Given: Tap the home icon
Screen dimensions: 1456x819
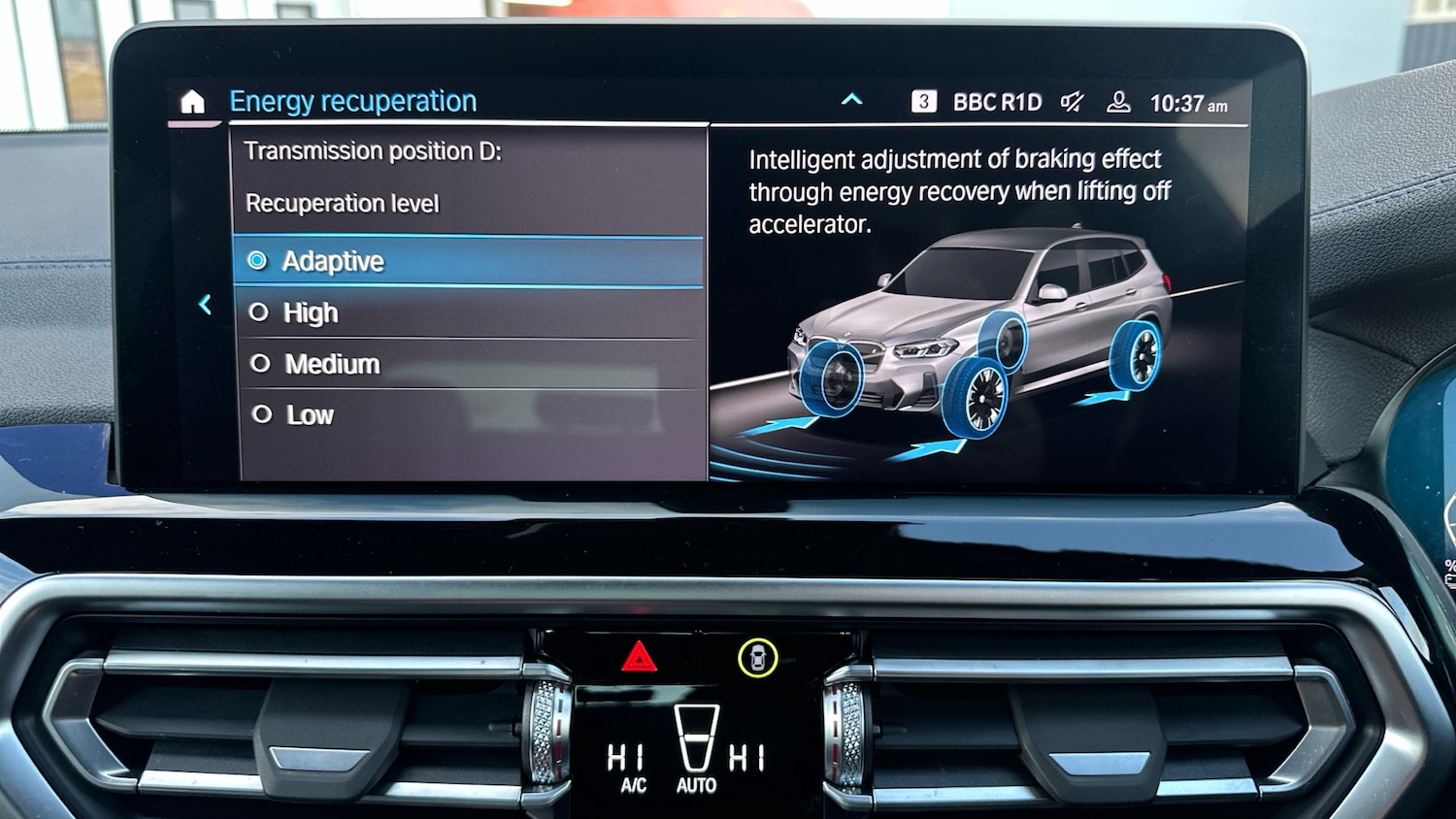Looking at the screenshot, I should pos(193,102).
